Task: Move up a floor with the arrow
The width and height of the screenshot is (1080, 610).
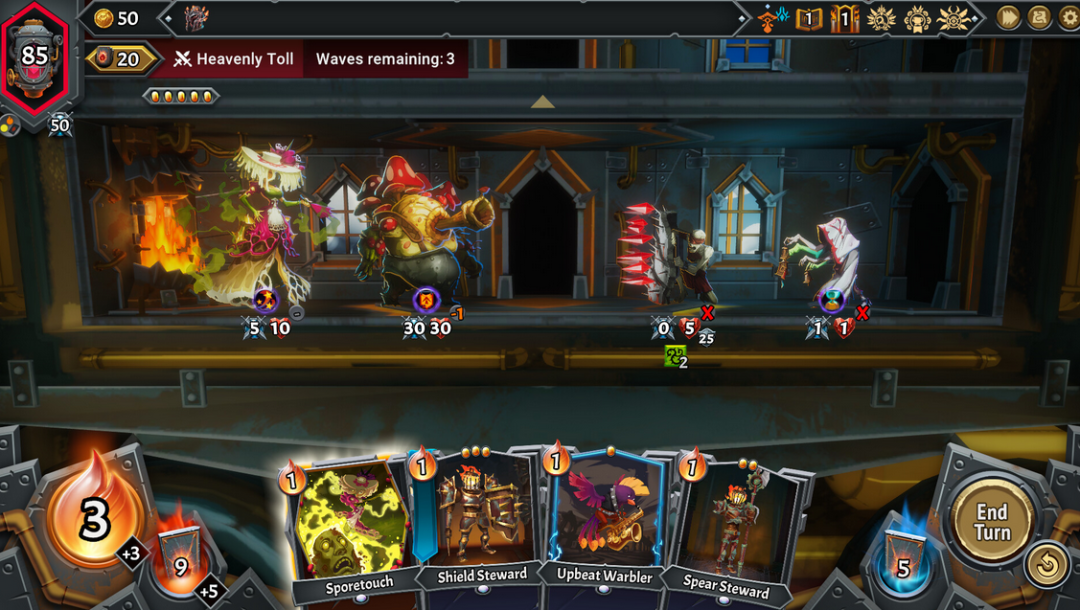Action: (542, 102)
